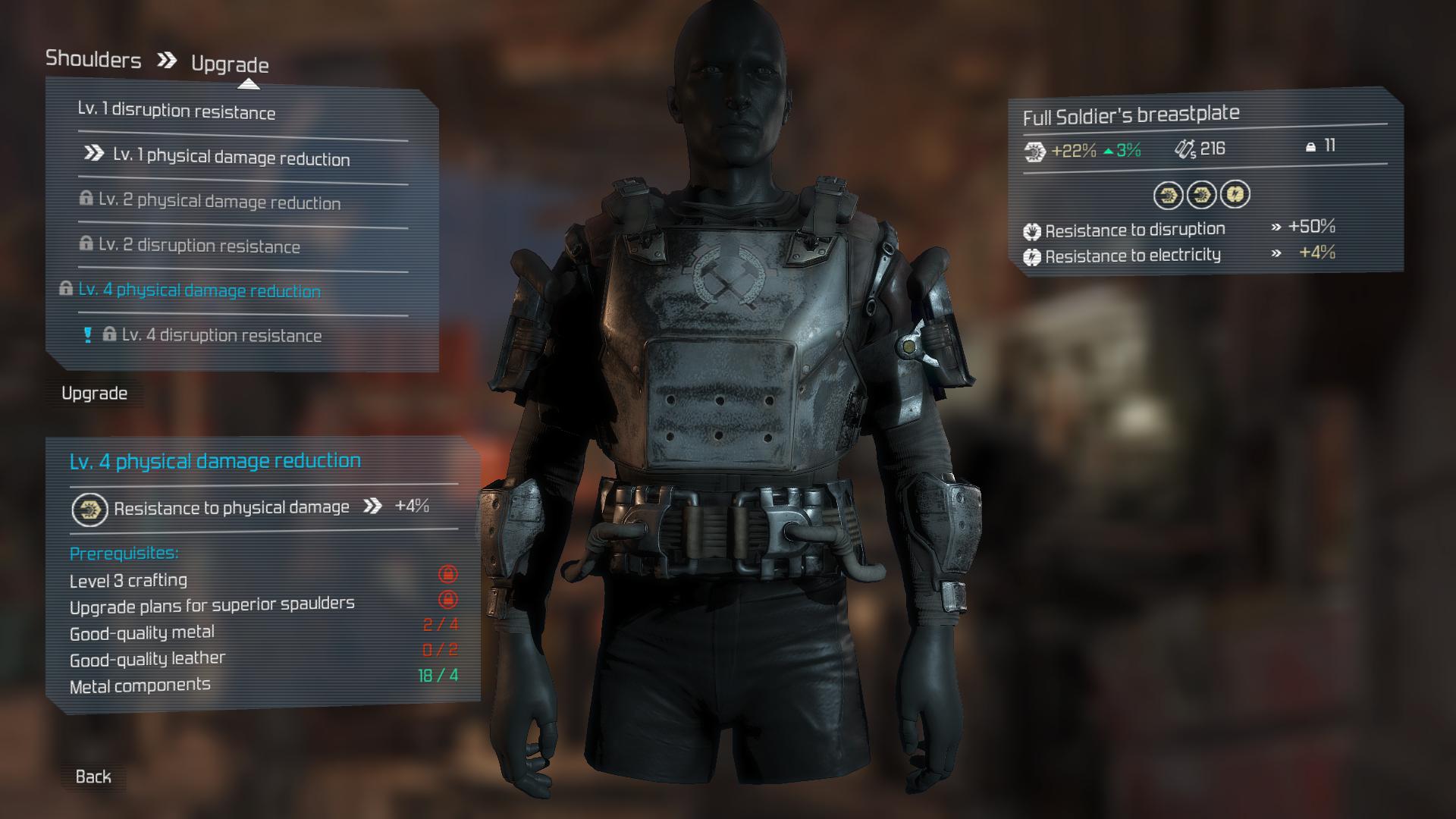Highlight Lv. 4 physical damage reduction

(x=199, y=290)
